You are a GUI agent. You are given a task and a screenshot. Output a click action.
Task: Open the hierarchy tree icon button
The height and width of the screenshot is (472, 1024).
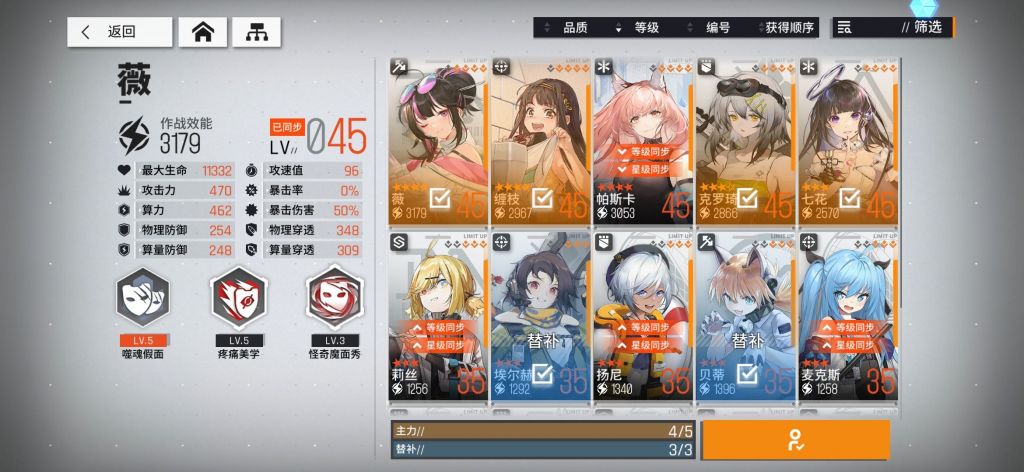pos(256,32)
